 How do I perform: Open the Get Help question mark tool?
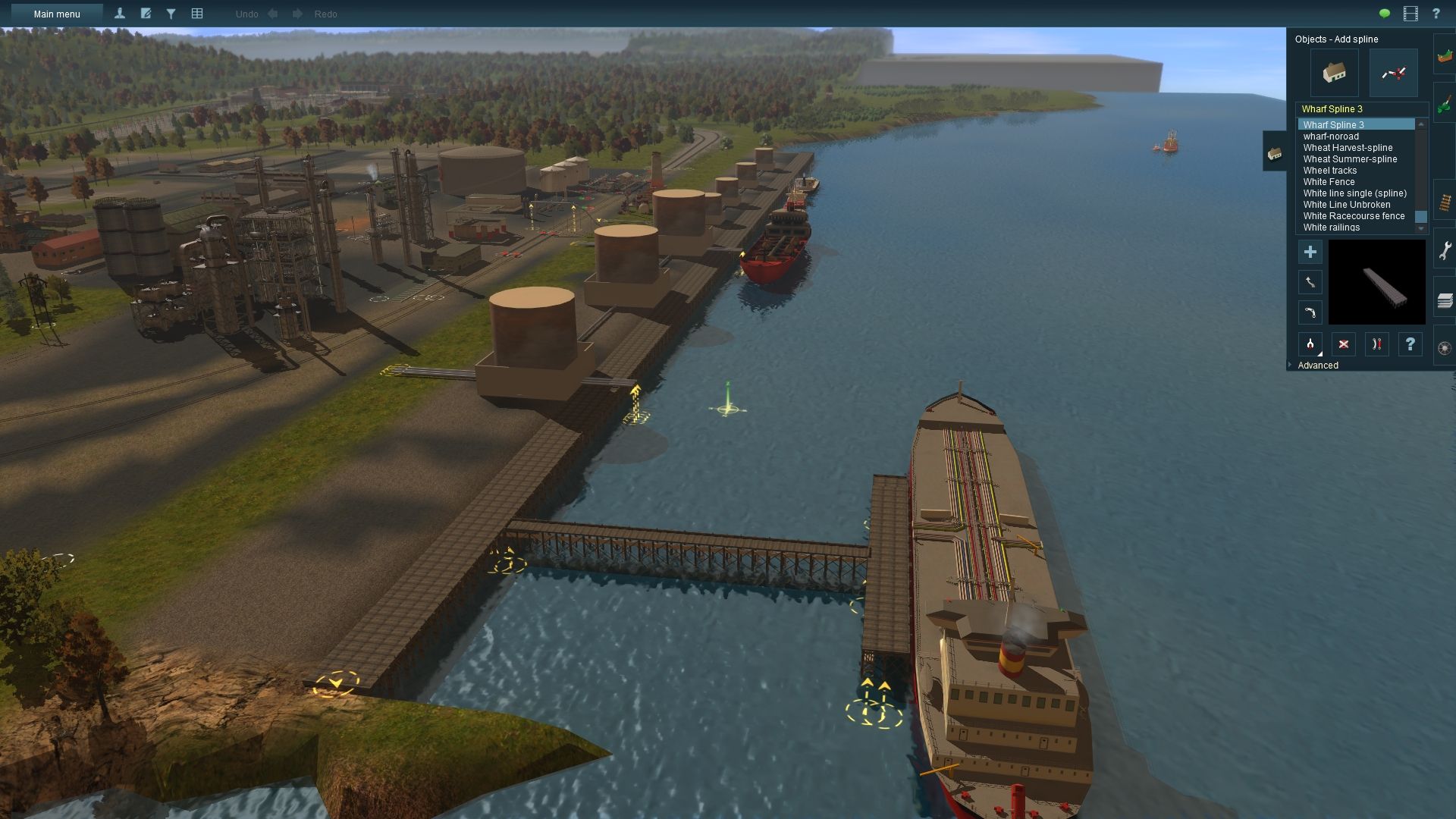1410,343
